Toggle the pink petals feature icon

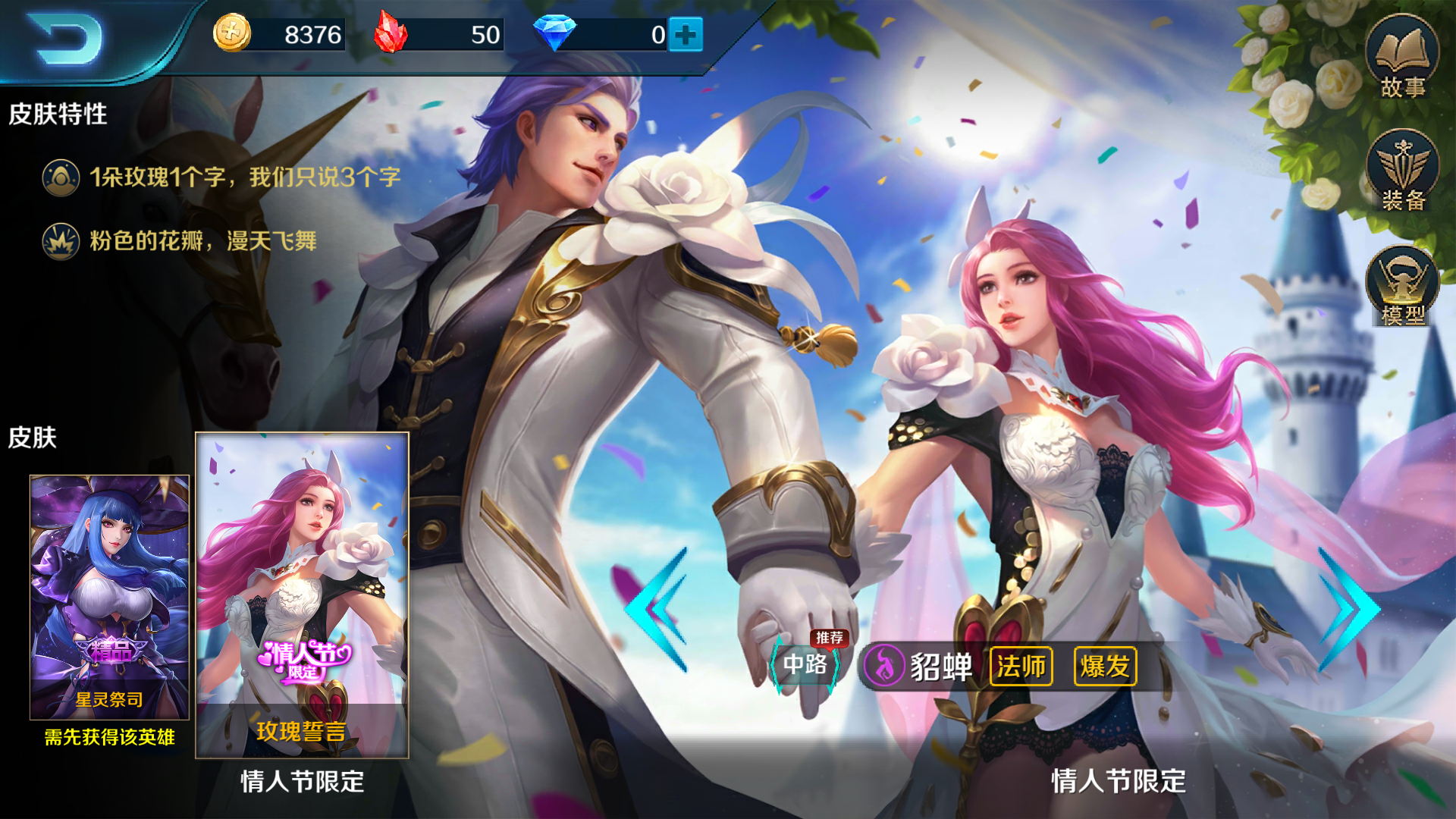click(59, 241)
